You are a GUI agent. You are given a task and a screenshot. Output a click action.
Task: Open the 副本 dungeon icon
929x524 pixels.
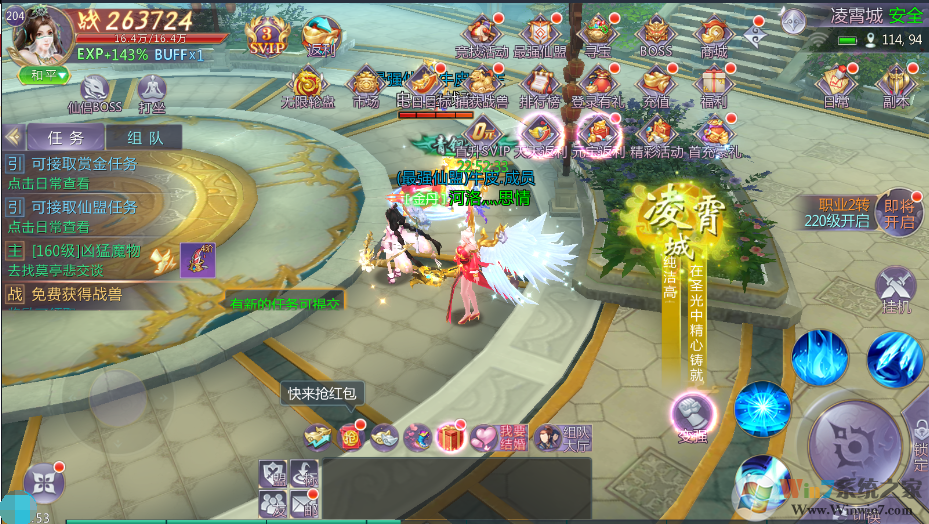point(893,84)
